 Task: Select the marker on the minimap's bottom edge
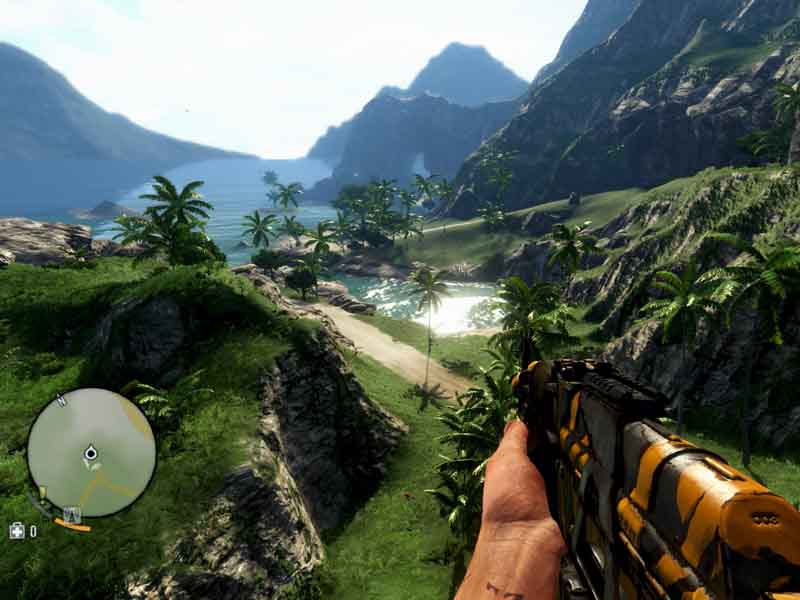(72, 515)
